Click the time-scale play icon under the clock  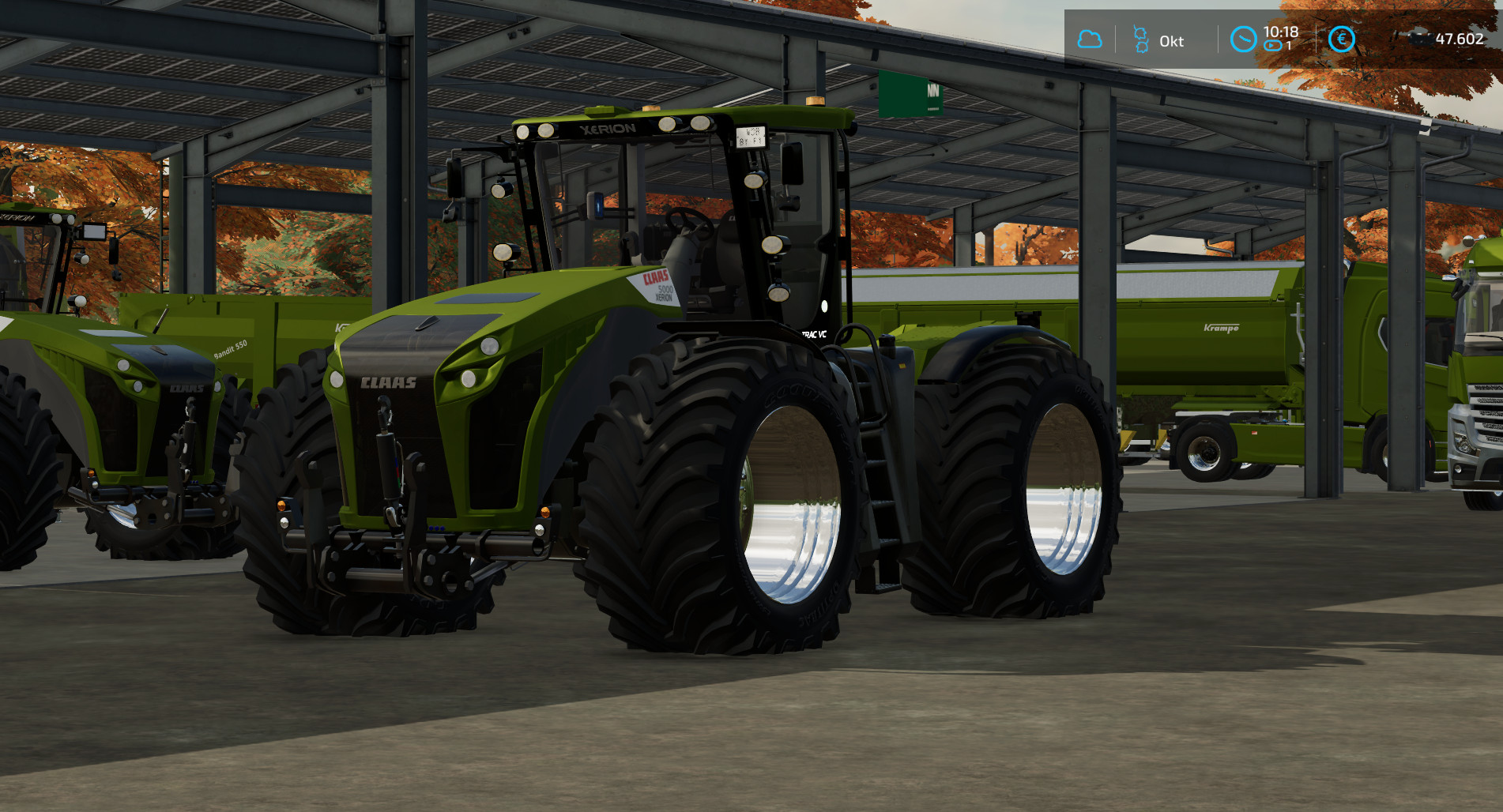1272,46
